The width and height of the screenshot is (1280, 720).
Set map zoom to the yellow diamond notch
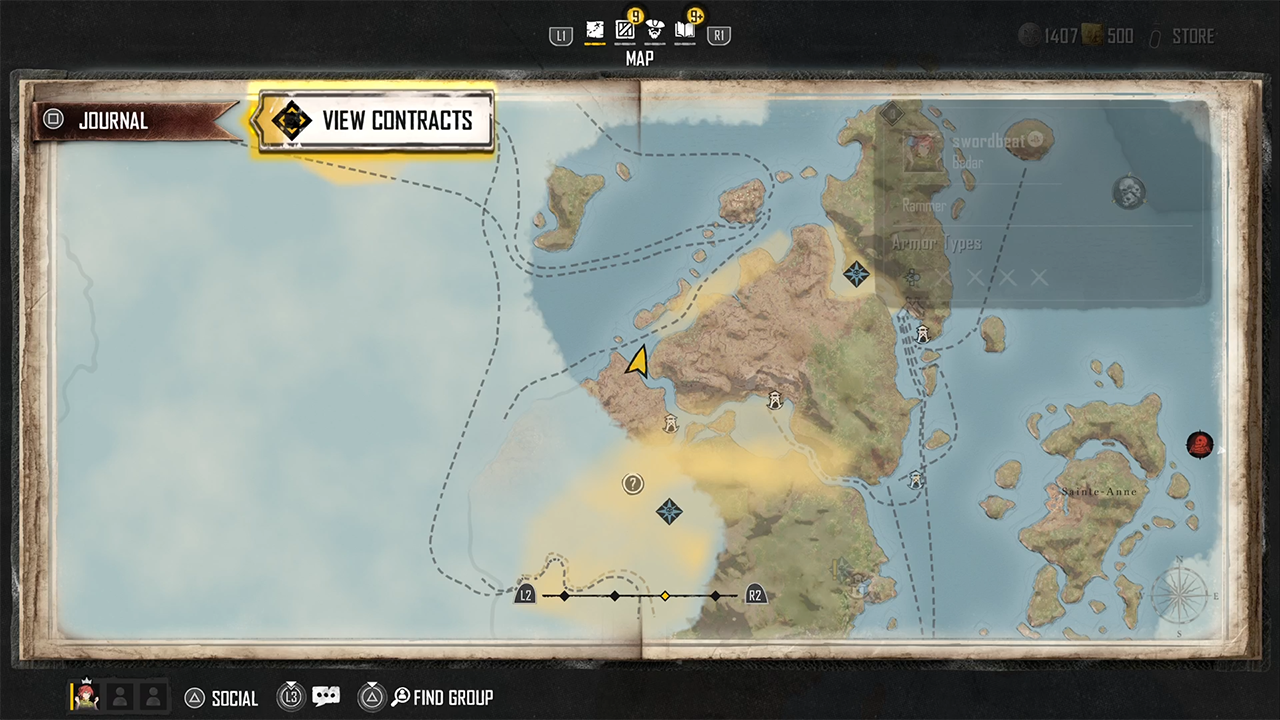coord(665,596)
